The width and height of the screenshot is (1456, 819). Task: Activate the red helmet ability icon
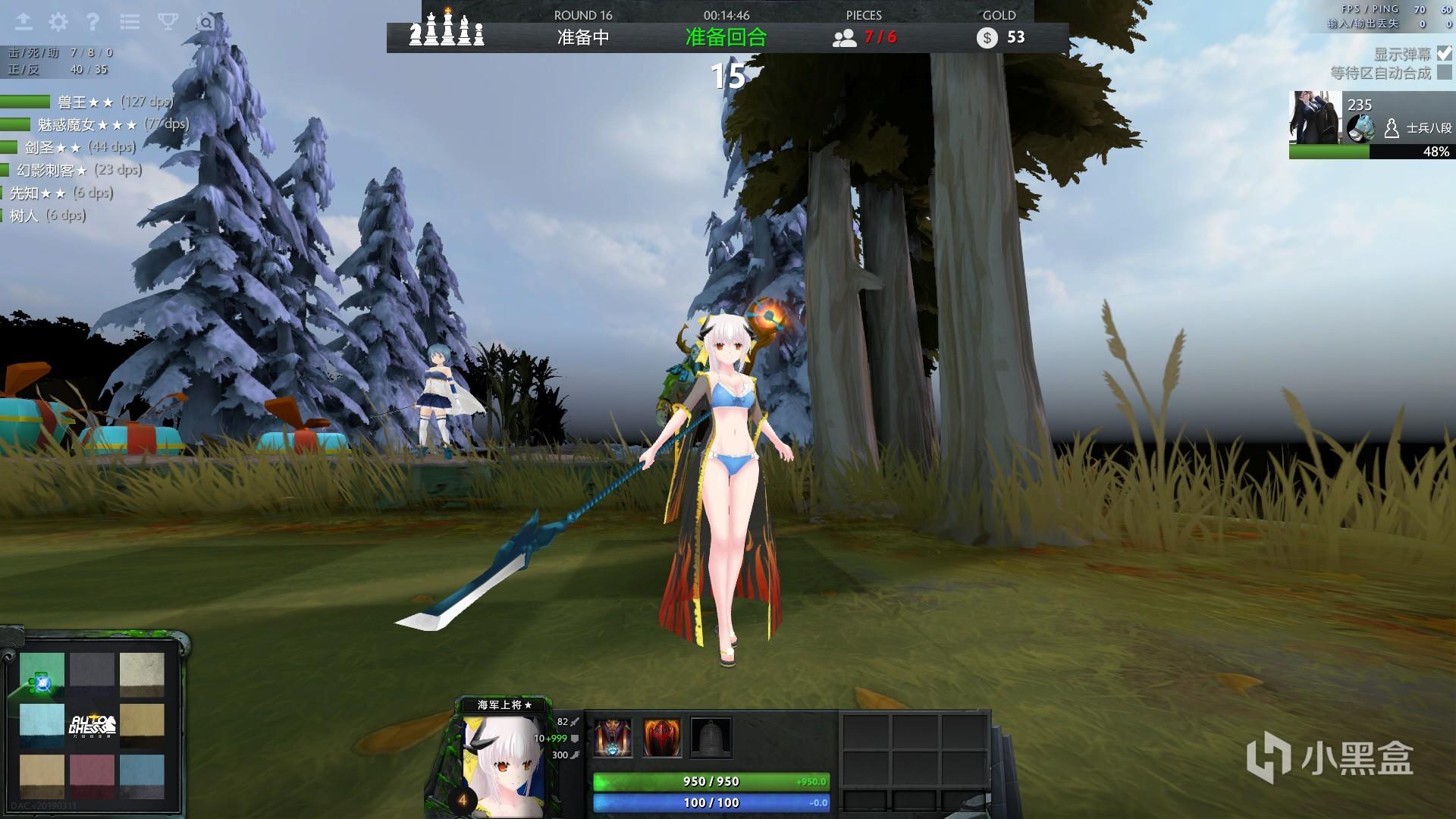[662, 738]
